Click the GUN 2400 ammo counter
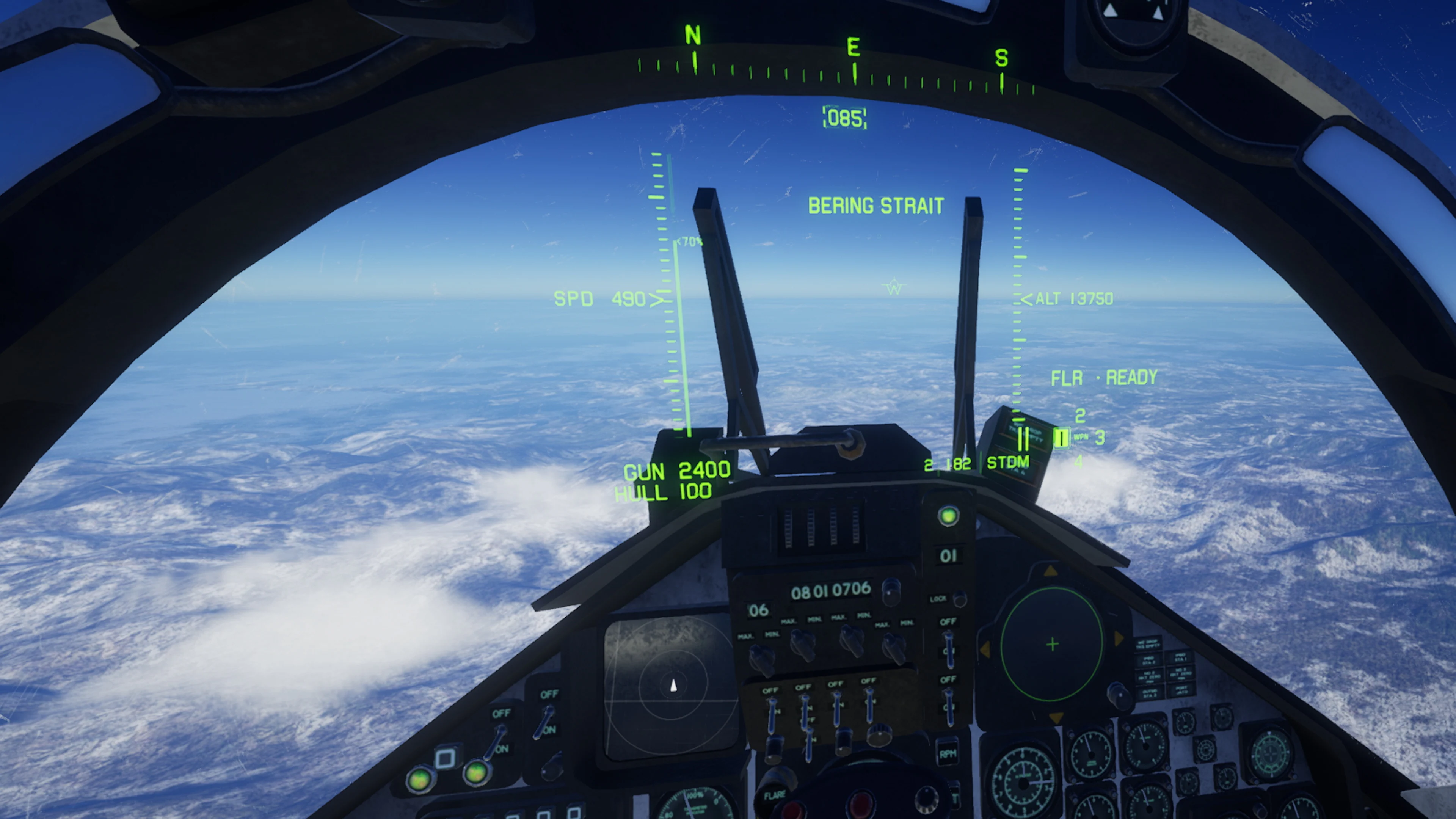Screen dimensions: 1456x819 (x=678, y=470)
